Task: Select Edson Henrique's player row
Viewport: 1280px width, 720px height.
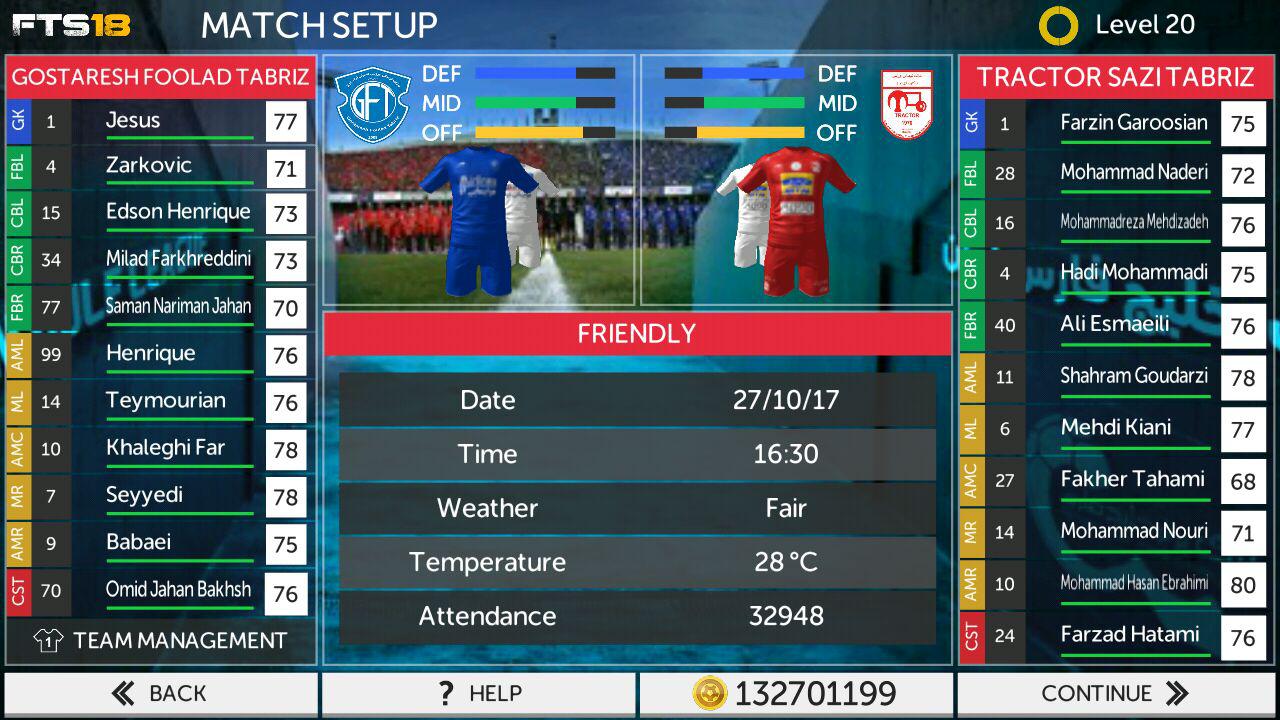Action: click(160, 213)
